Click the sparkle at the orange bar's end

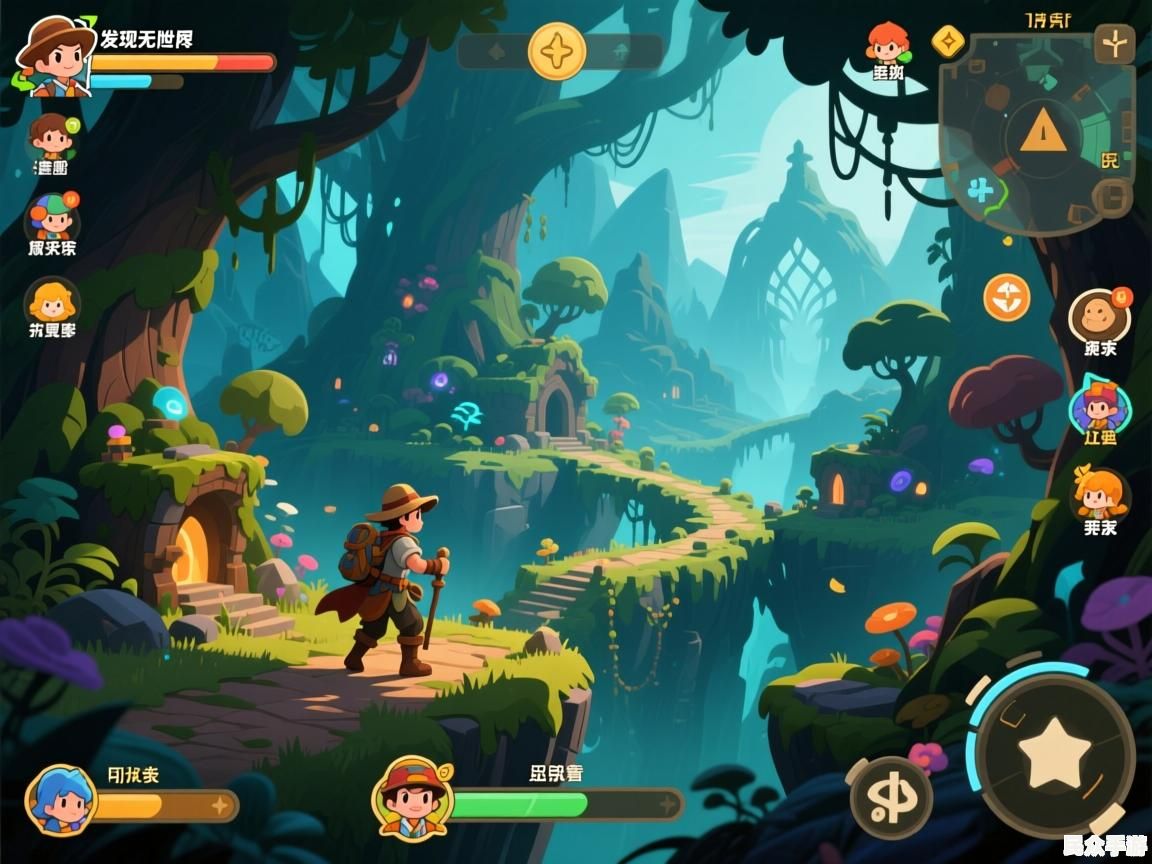tap(220, 805)
